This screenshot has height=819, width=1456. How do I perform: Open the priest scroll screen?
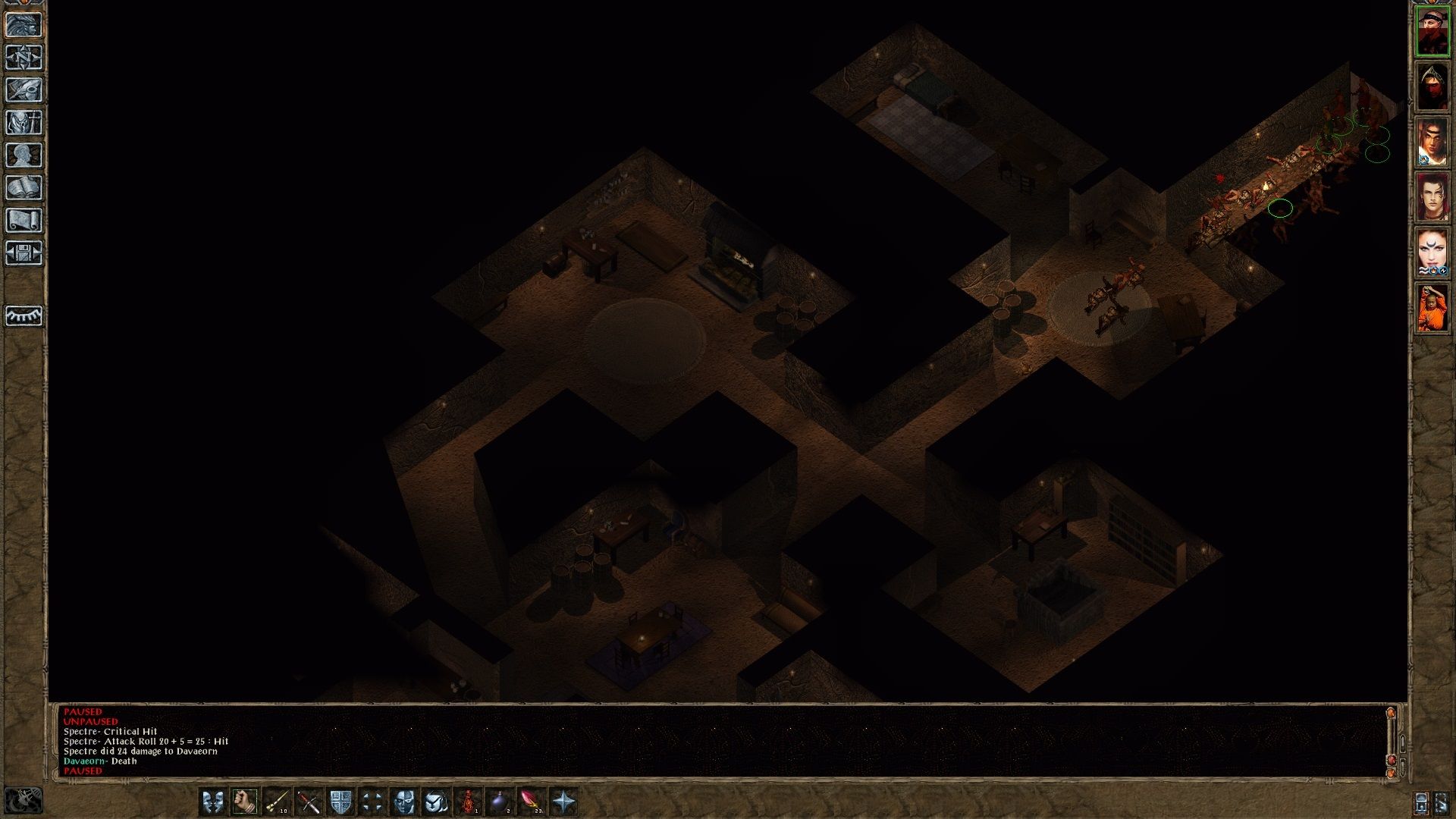[24, 221]
